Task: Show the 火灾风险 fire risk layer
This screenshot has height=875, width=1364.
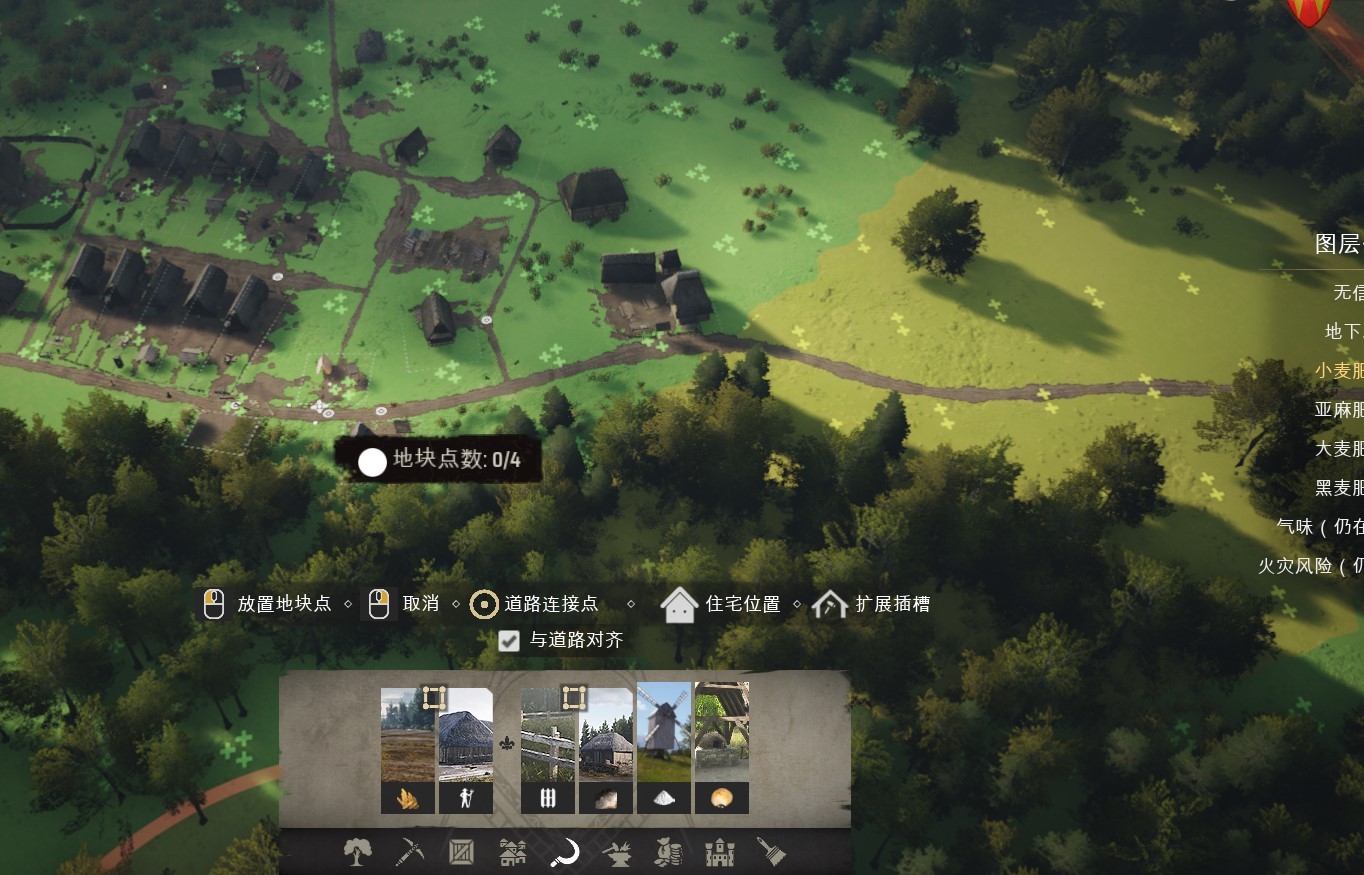Action: pyautogui.click(x=1311, y=566)
